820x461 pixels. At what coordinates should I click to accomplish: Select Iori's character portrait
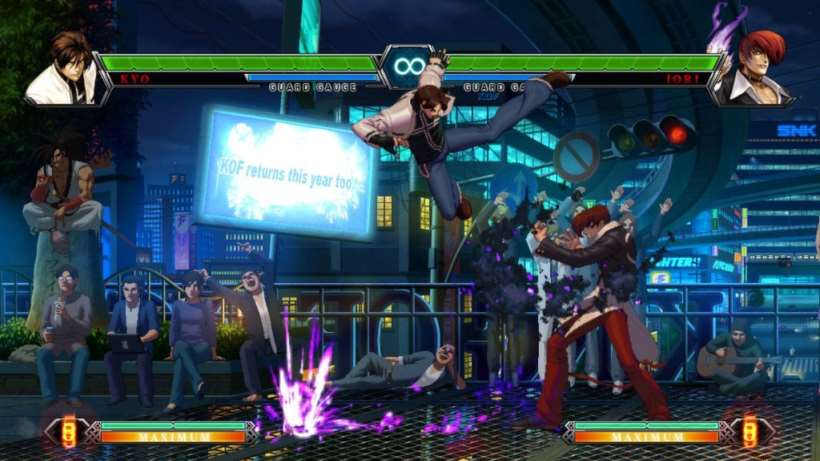(x=755, y=67)
